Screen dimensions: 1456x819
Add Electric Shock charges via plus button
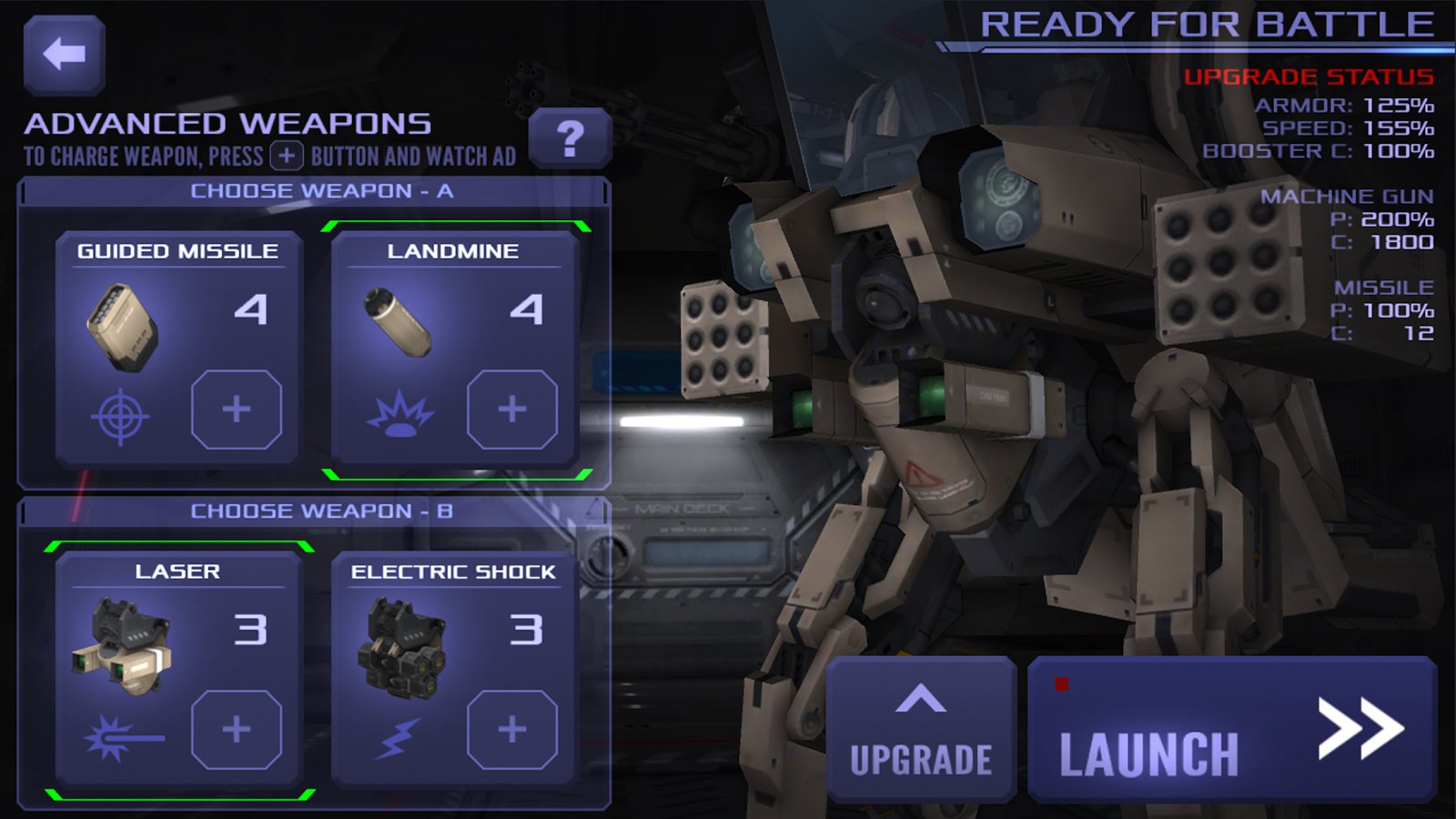[x=512, y=729]
